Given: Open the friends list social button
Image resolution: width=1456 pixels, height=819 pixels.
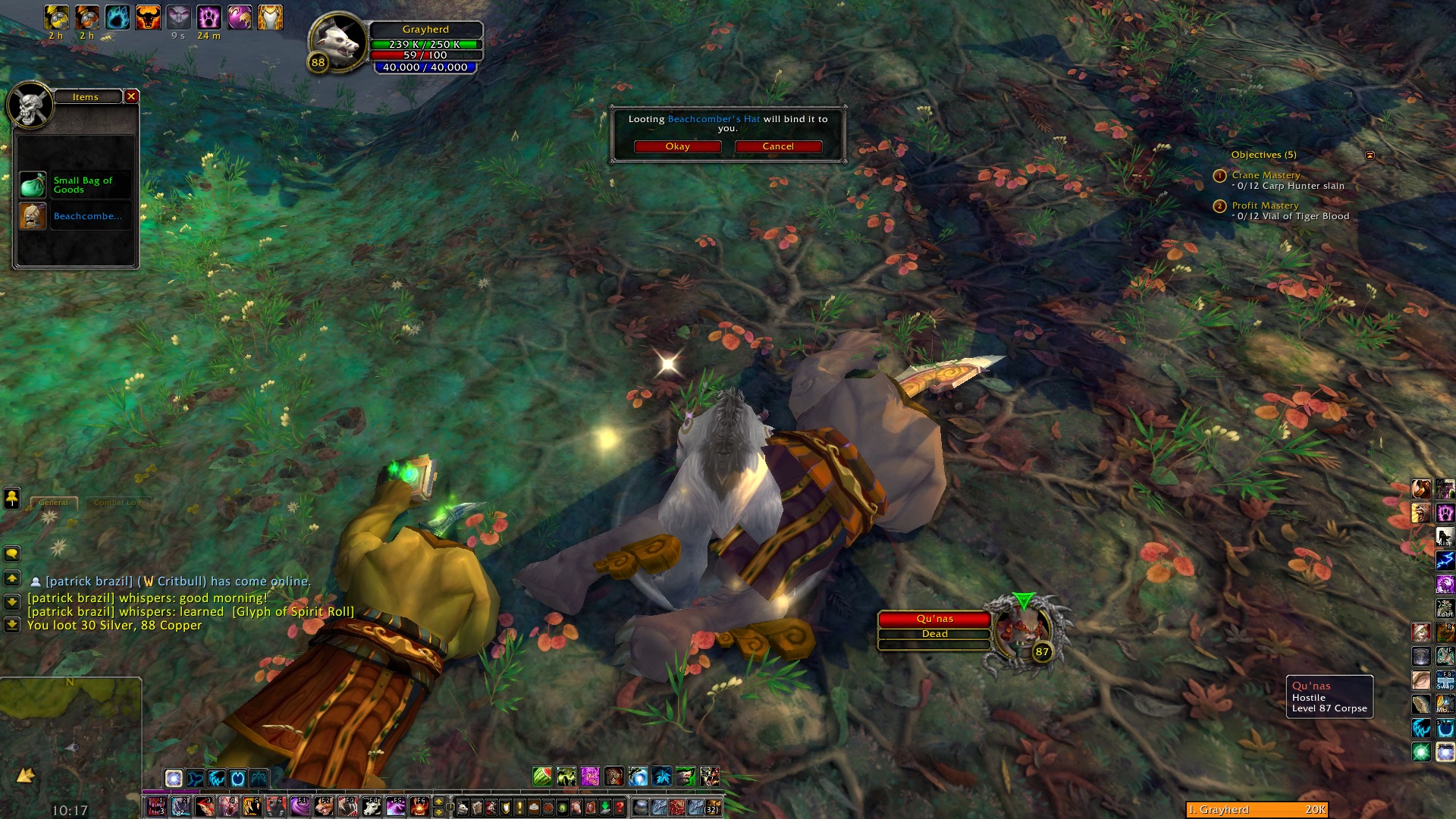Looking at the screenshot, I should (x=12, y=498).
